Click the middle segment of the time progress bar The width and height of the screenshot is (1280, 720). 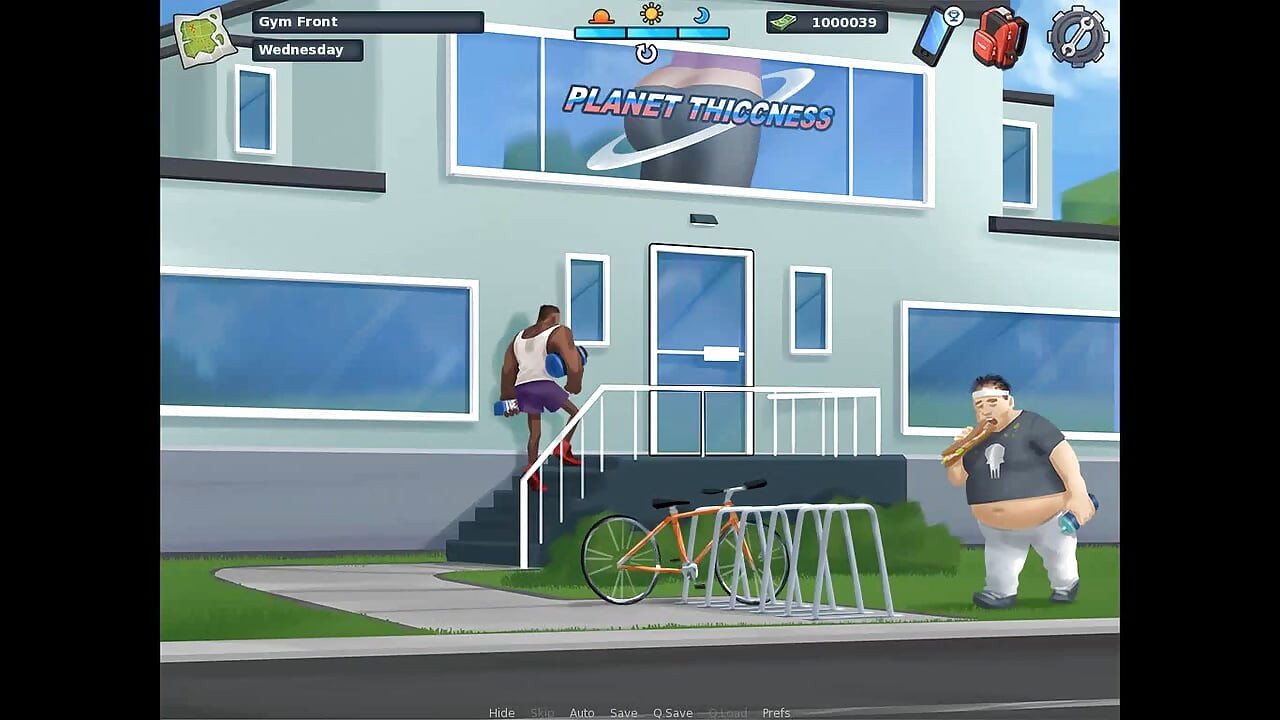(651, 33)
